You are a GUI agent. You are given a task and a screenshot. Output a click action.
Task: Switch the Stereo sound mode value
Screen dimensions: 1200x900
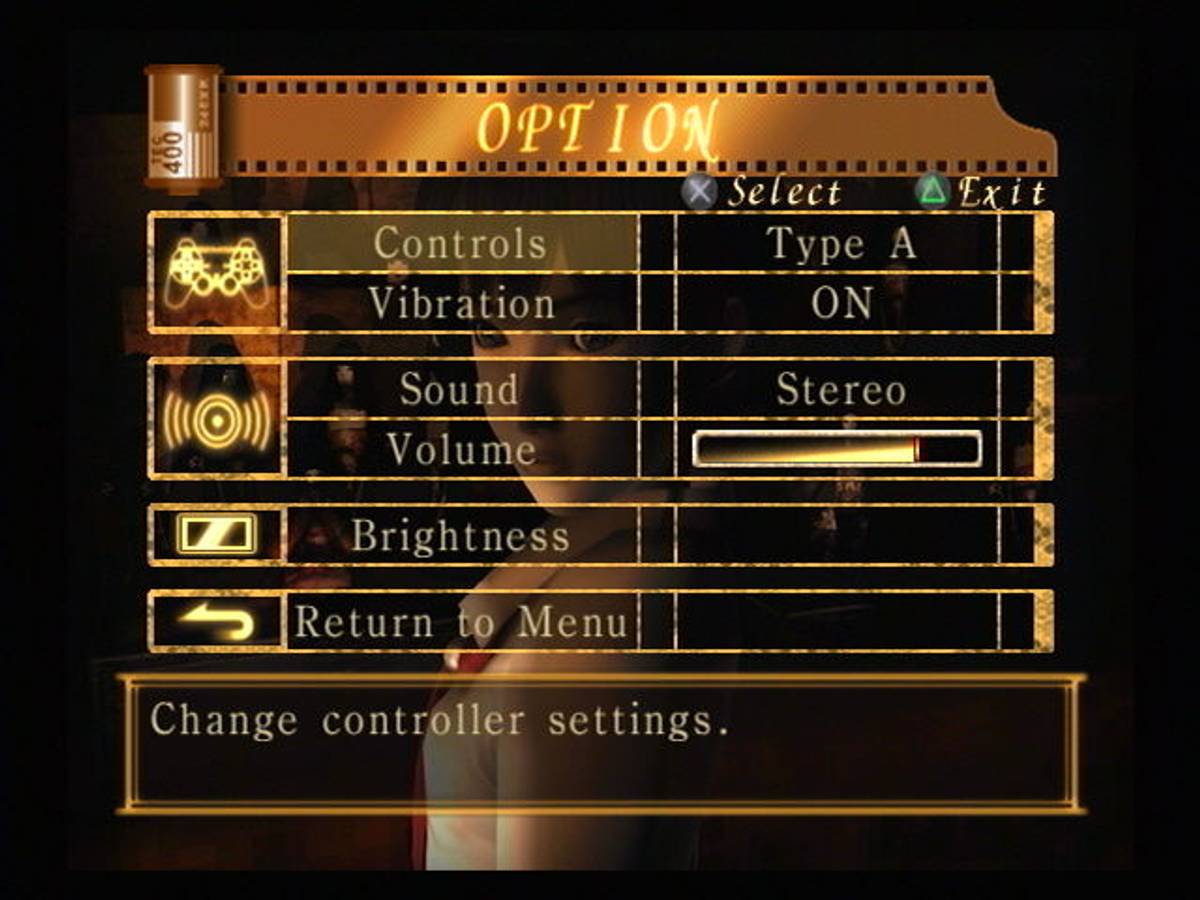[x=839, y=389]
